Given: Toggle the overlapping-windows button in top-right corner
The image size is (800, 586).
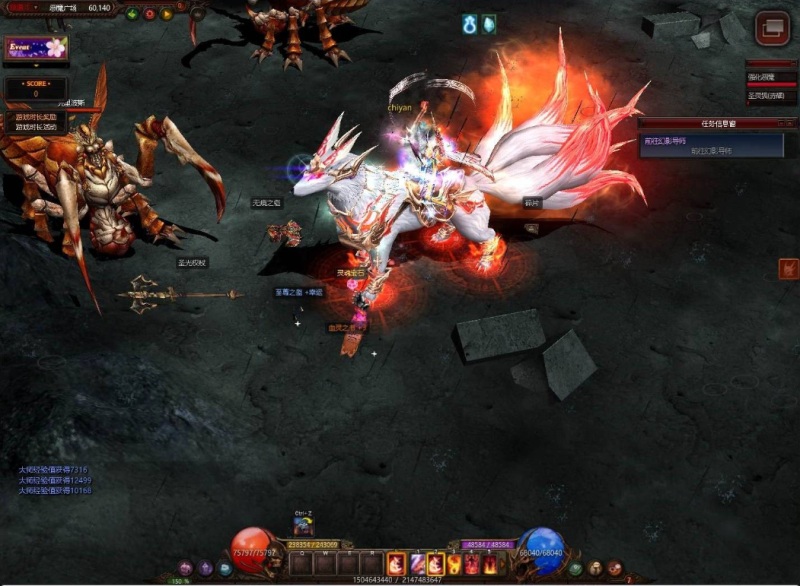Looking at the screenshot, I should click(772, 28).
